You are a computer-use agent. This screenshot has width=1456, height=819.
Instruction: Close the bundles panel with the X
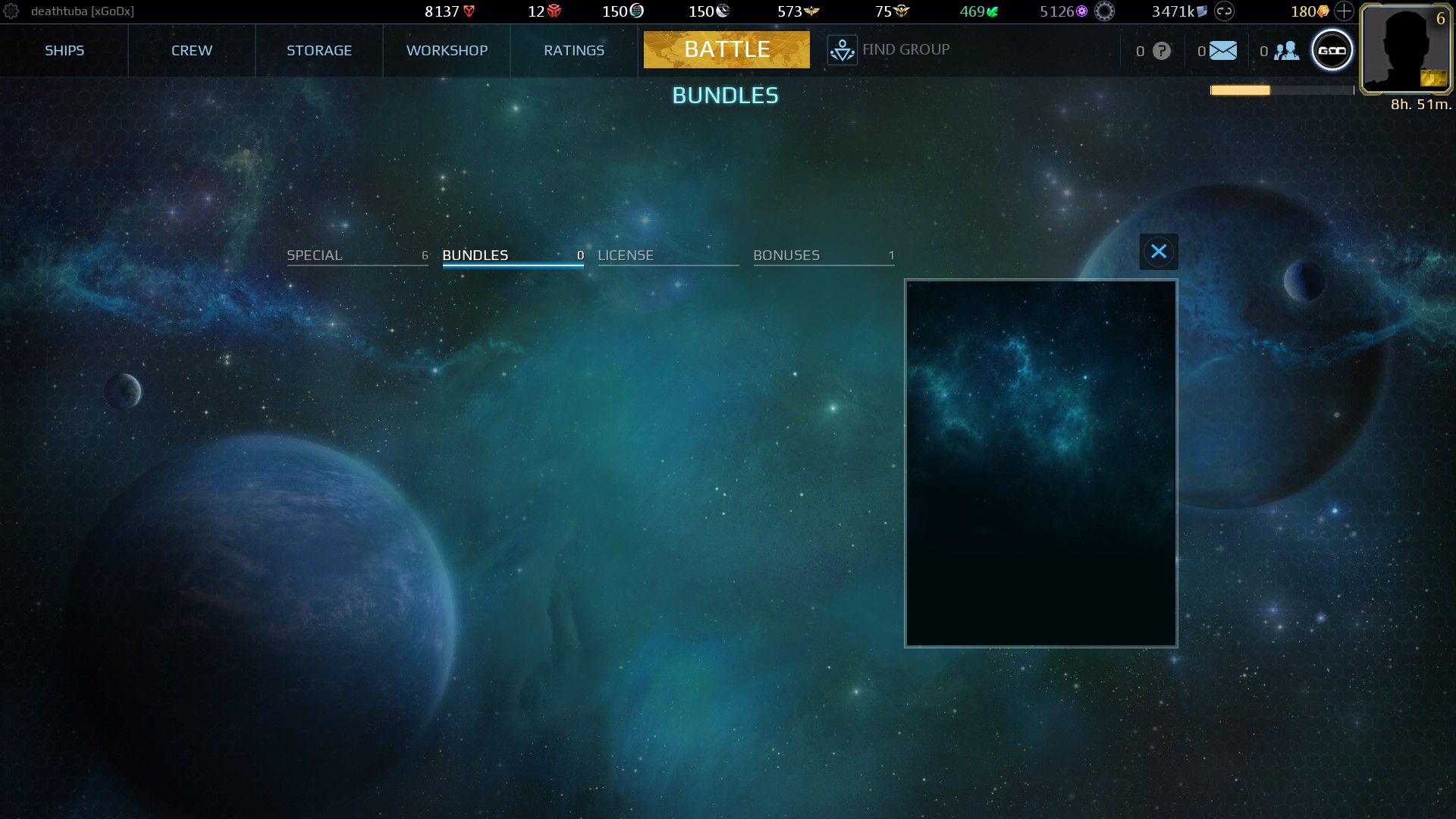(x=1158, y=252)
